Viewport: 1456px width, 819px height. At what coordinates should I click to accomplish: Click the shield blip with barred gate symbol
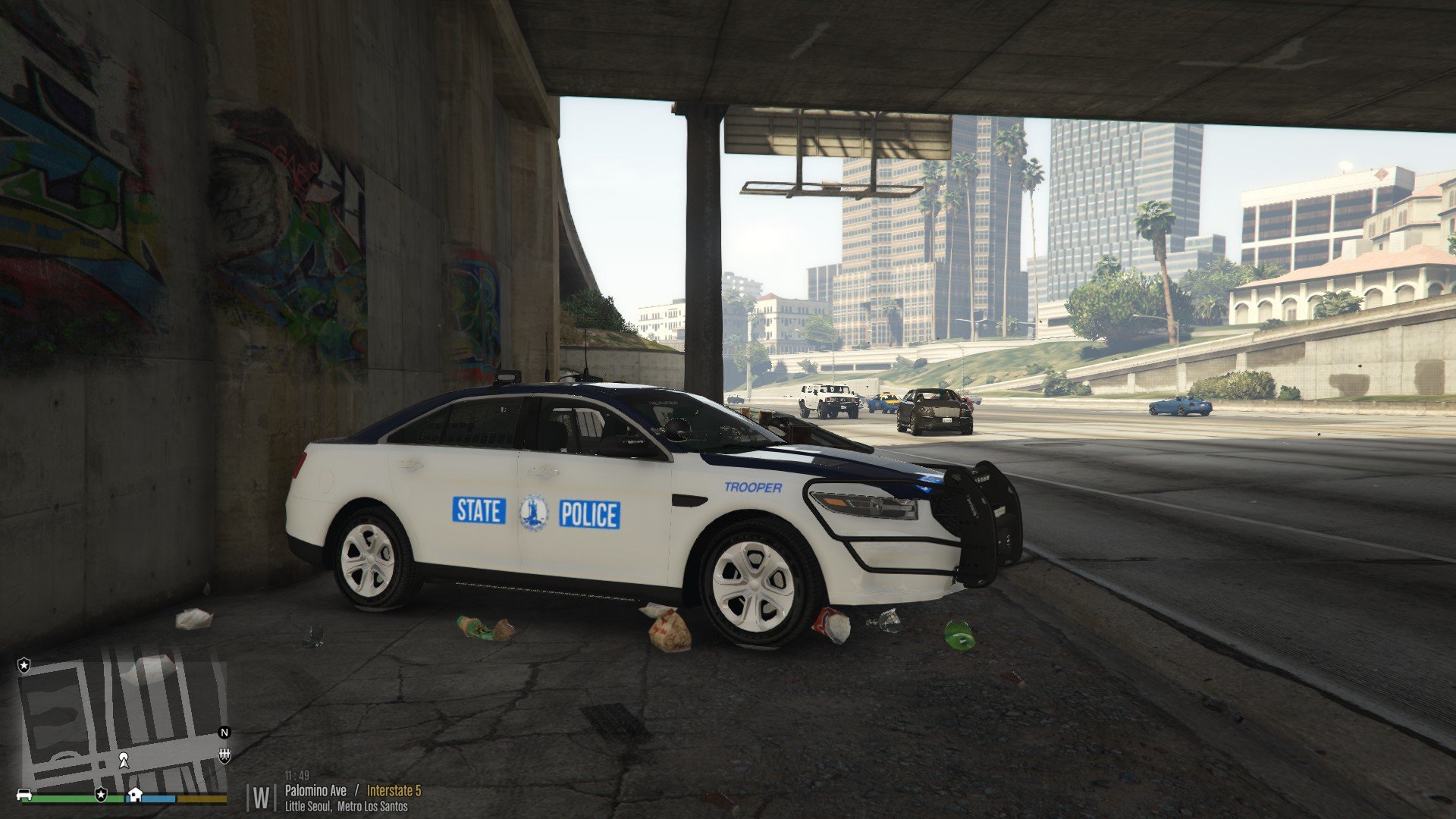224,755
